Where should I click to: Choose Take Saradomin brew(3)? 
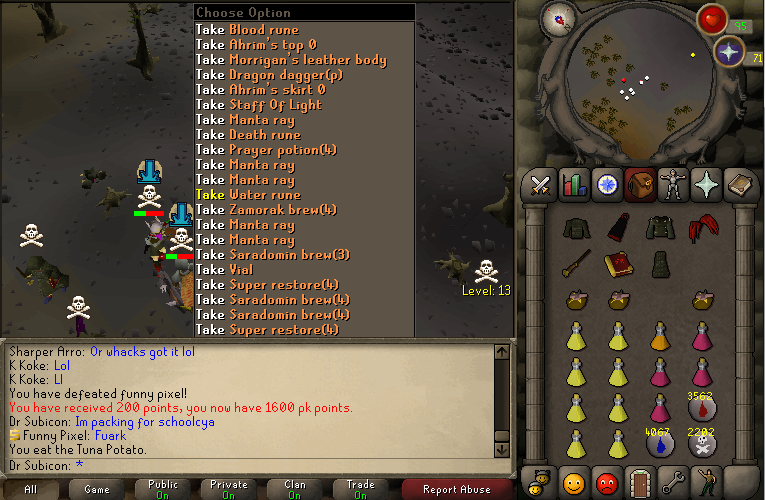(272, 255)
